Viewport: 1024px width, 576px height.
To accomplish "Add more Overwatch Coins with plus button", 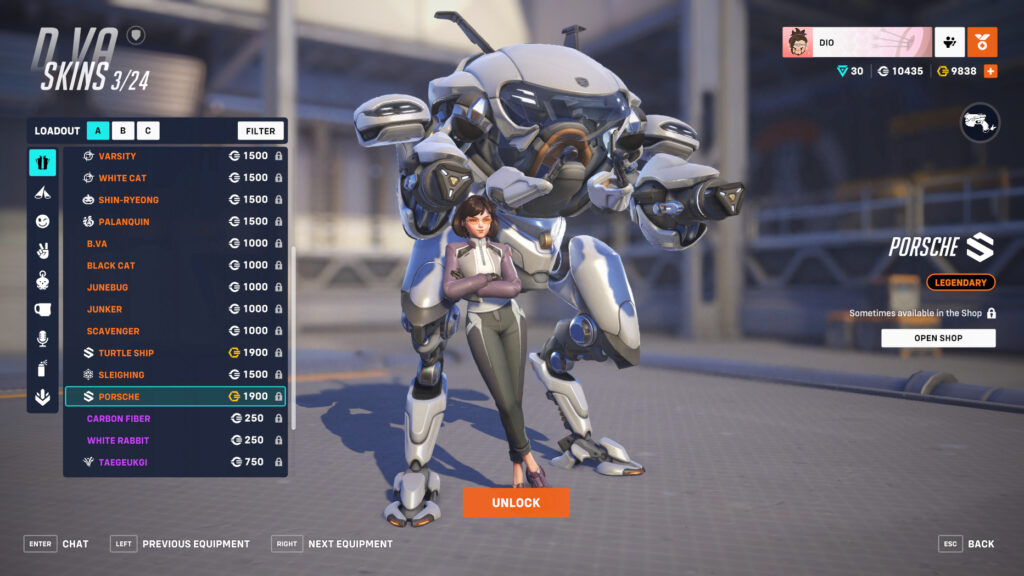I will click(990, 71).
